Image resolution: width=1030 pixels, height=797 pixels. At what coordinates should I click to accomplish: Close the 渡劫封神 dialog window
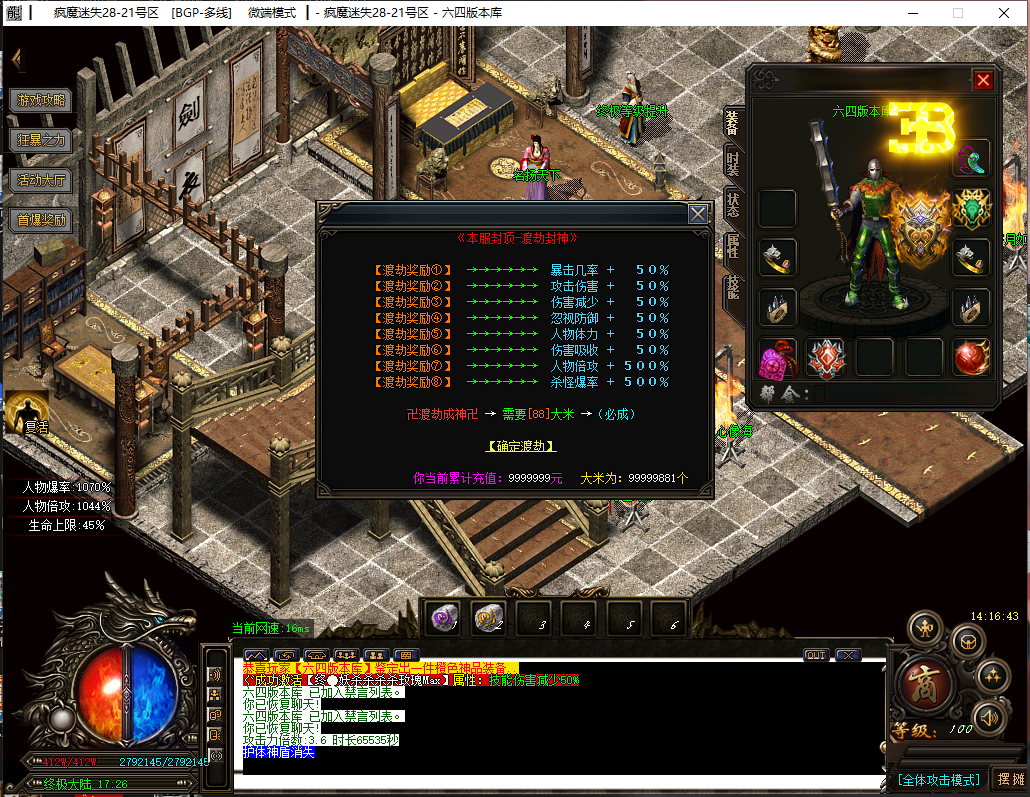click(x=698, y=213)
